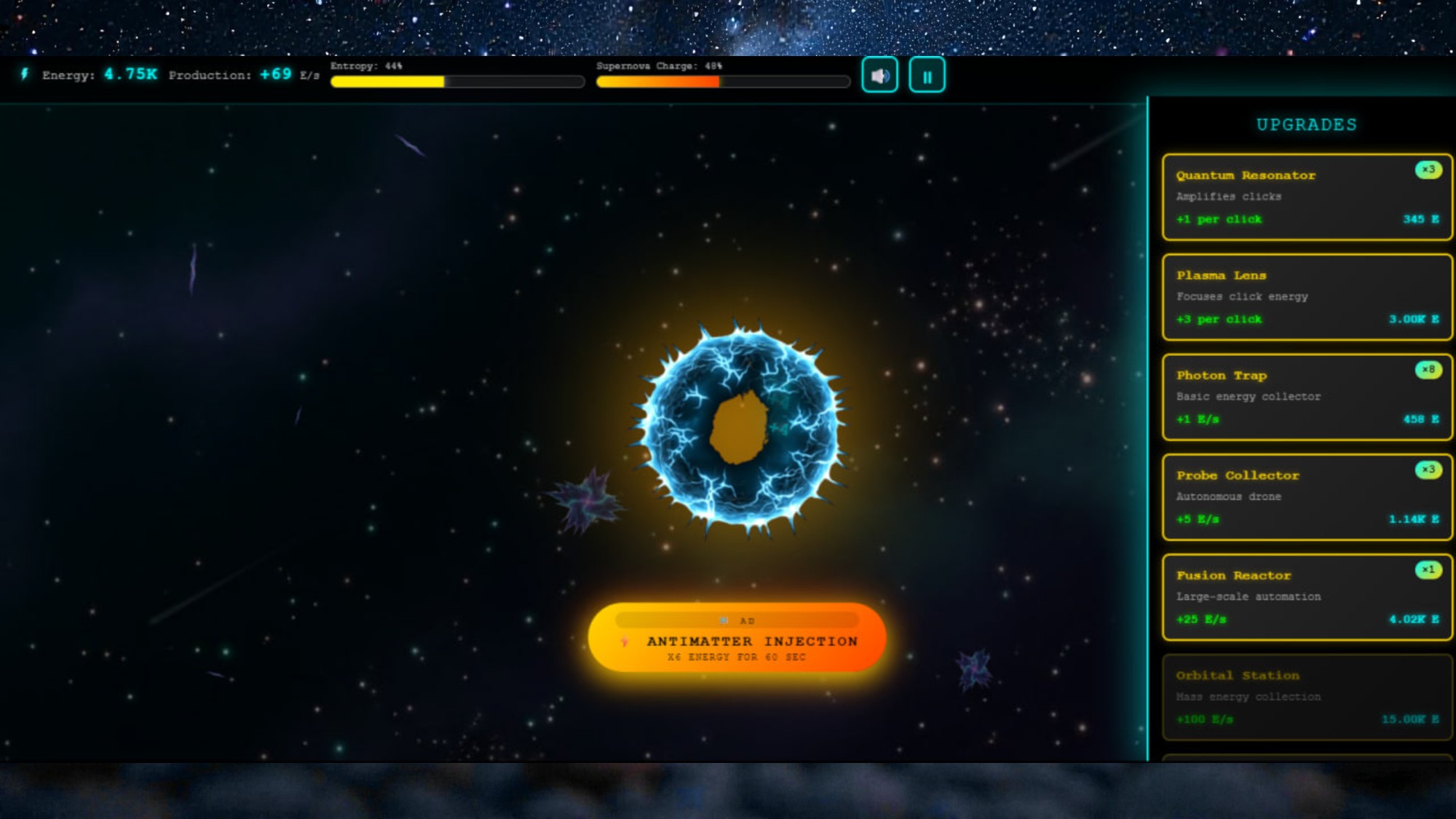Pause the game with the pause icon
The image size is (1456, 819).
pyautogui.click(x=927, y=74)
